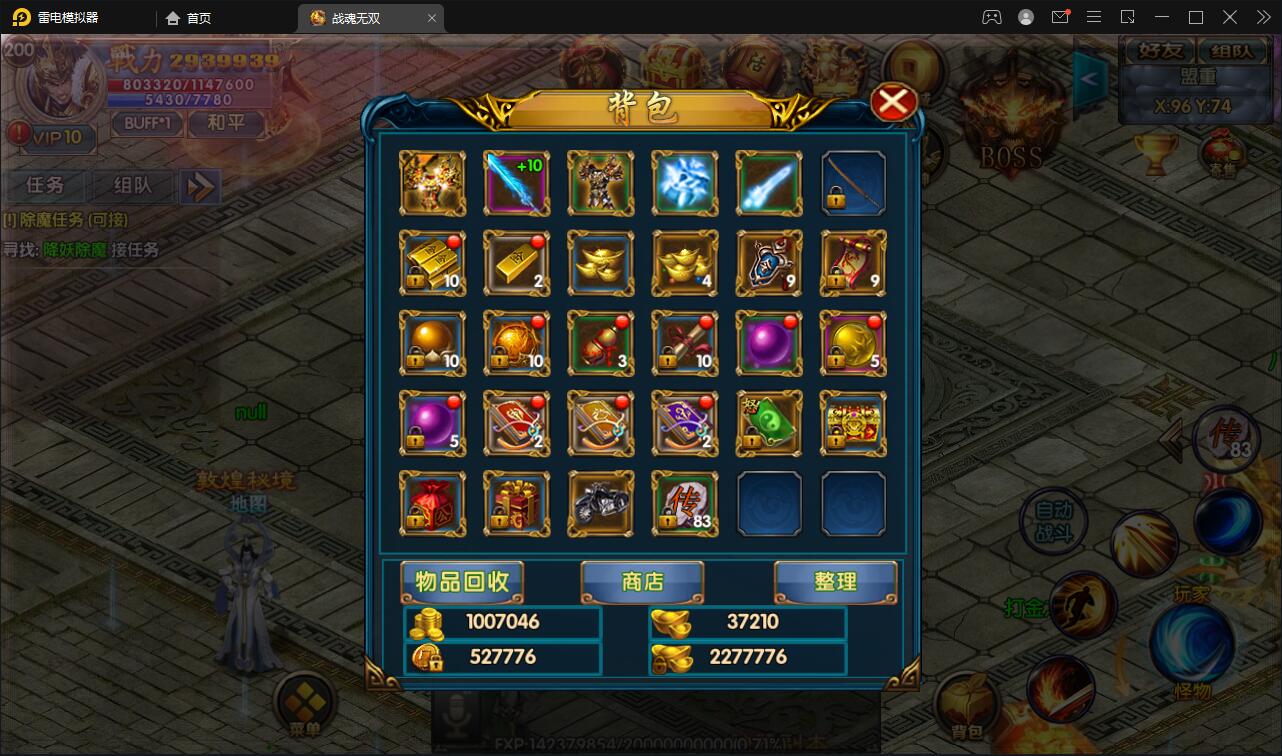Sort the bag with 整理 button

click(x=835, y=581)
